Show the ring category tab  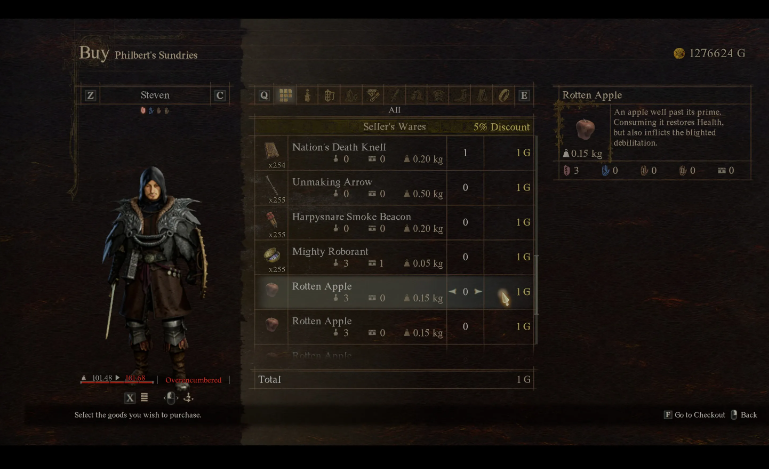pos(503,96)
